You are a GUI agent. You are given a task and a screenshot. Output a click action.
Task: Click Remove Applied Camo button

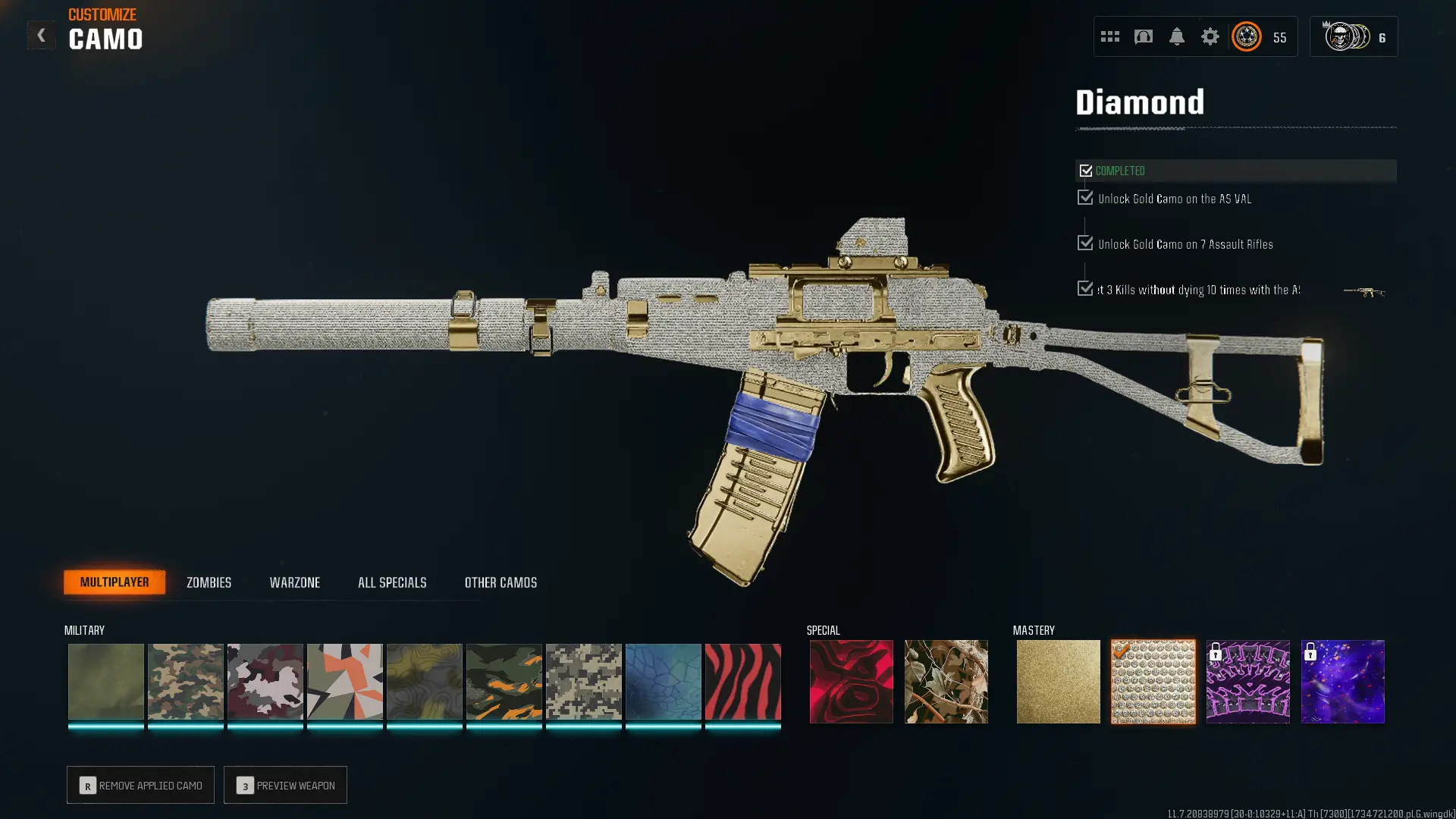pyautogui.click(x=140, y=785)
